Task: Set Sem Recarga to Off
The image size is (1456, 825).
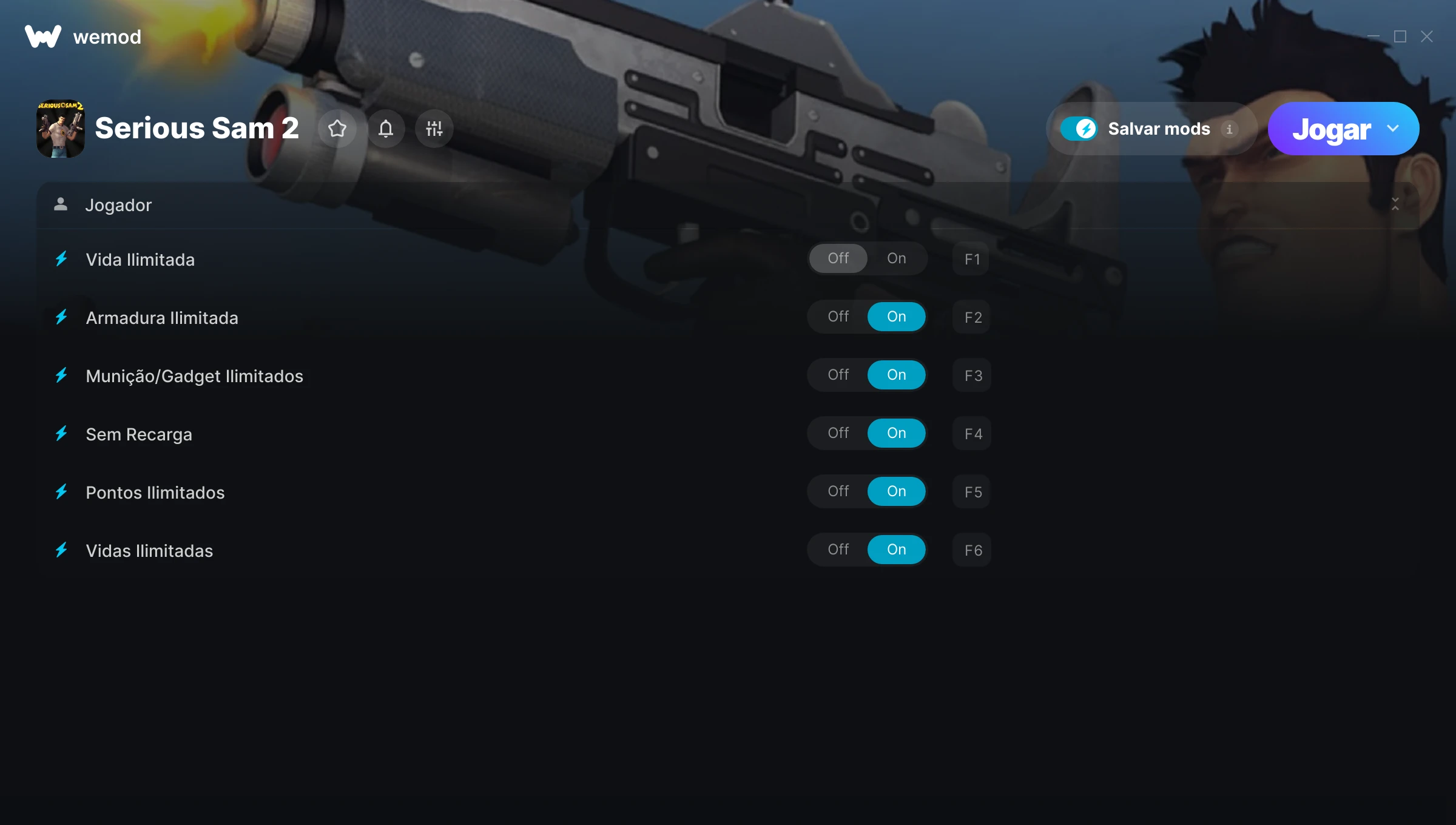Action: [838, 434]
